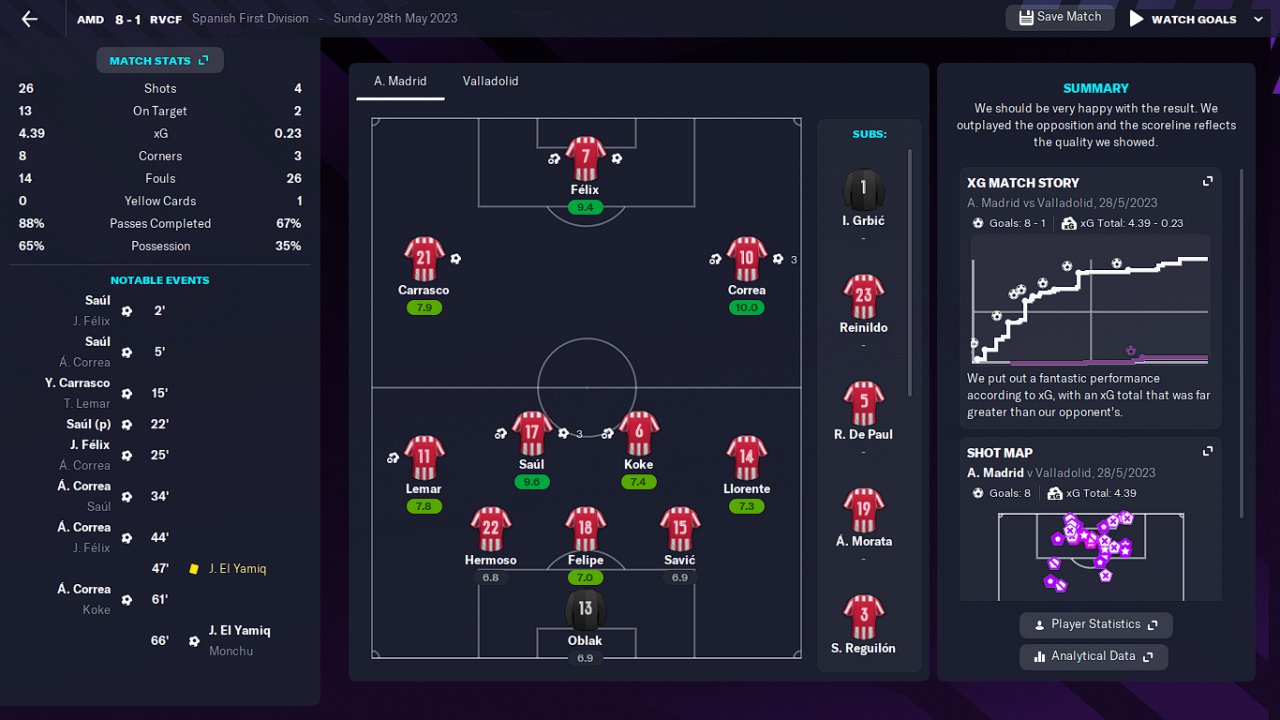This screenshot has height=720, width=1280.
Task: Pick Carrasco's player shirt
Action: pos(424,260)
